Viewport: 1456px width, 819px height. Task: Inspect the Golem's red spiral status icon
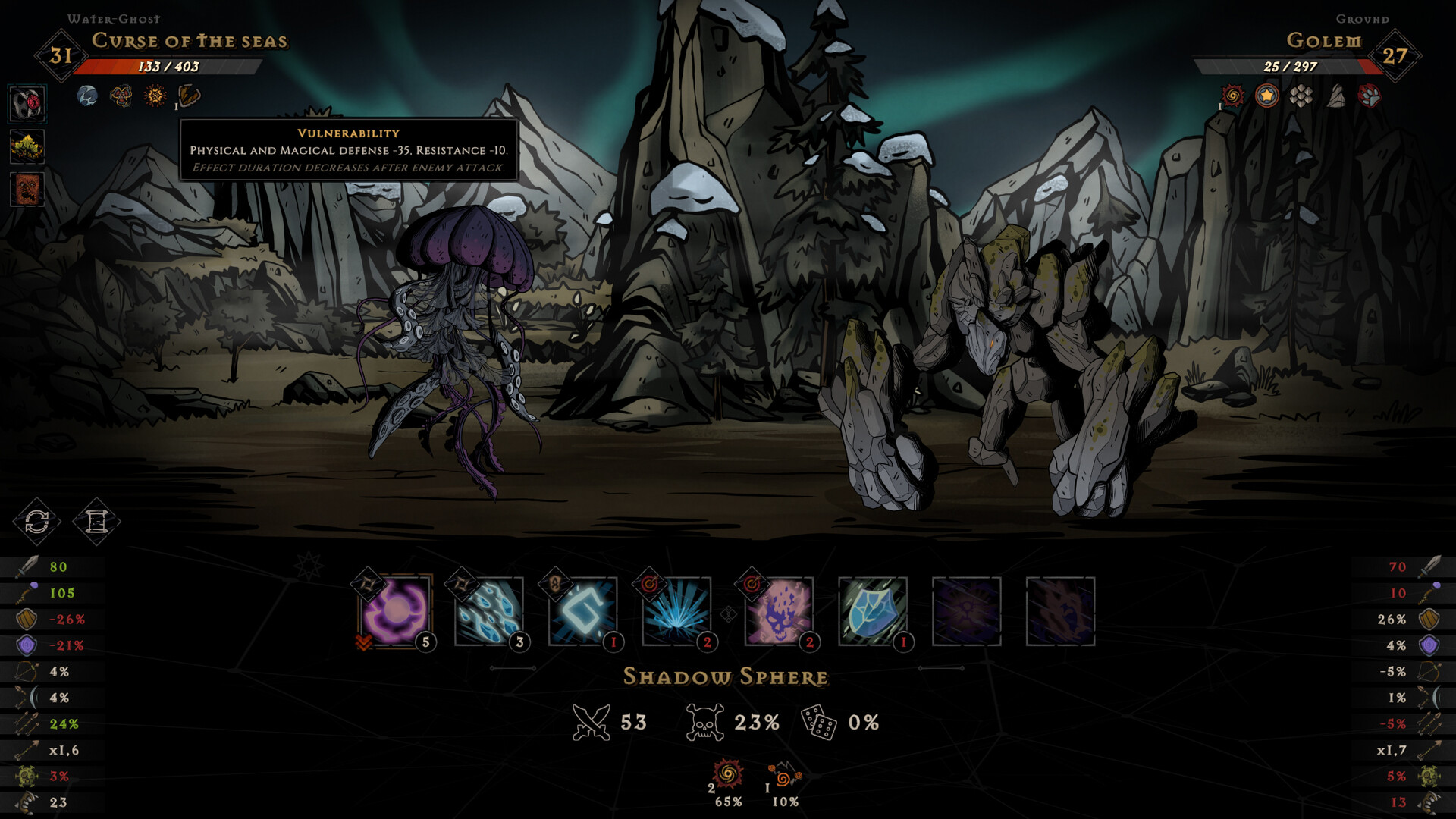(1233, 96)
